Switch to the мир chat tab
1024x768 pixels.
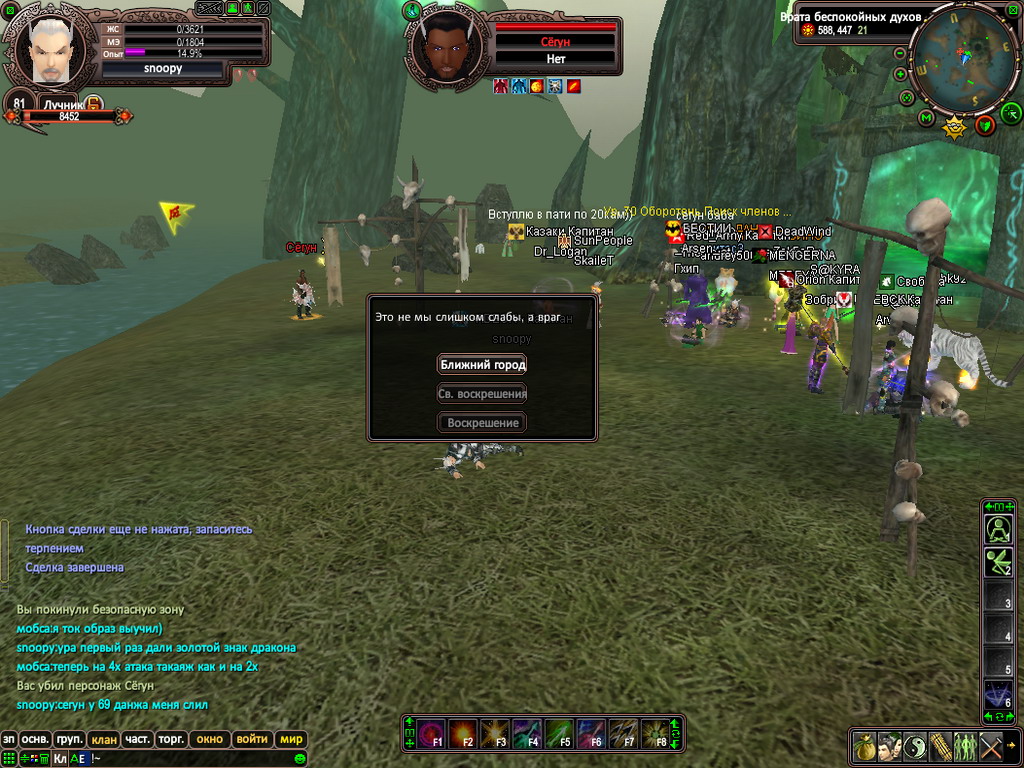click(x=291, y=740)
